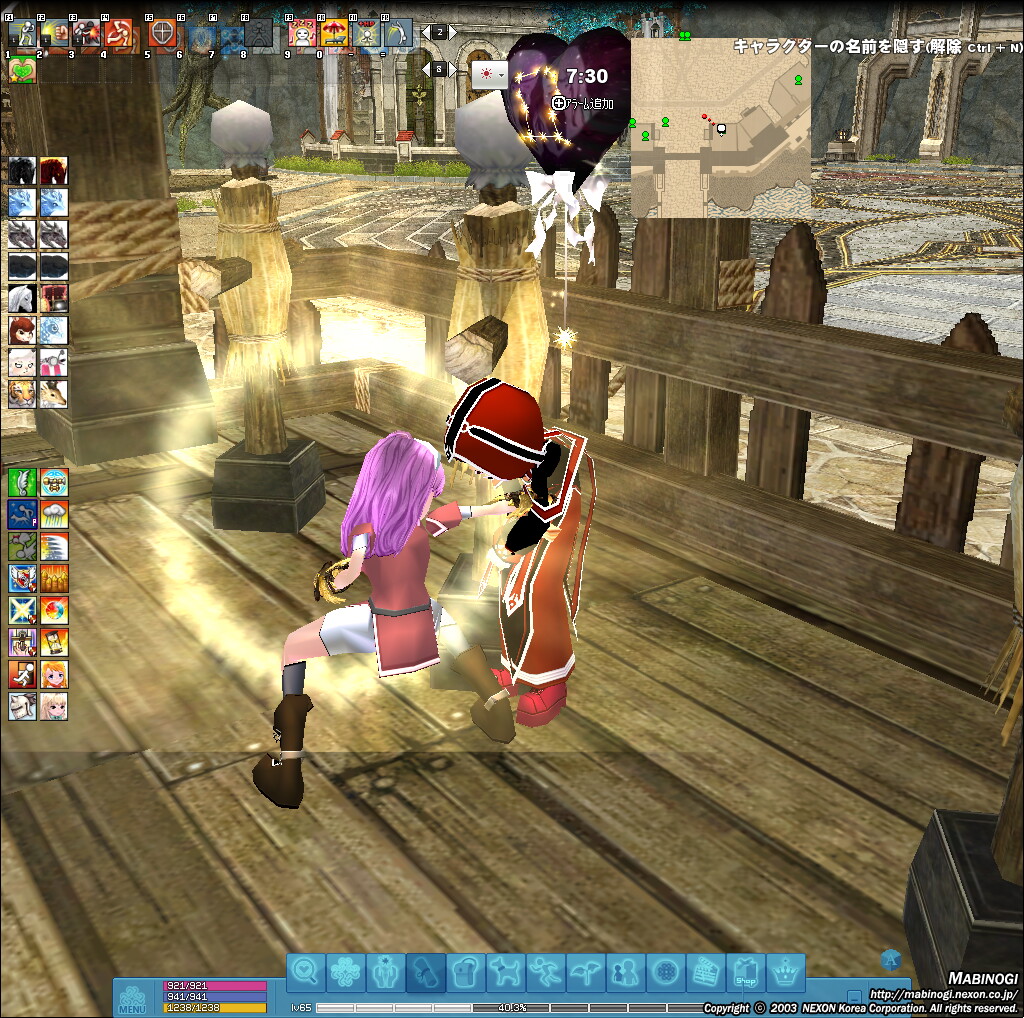
Task: Select the crosshair shield skill icon
Action: click(162, 34)
